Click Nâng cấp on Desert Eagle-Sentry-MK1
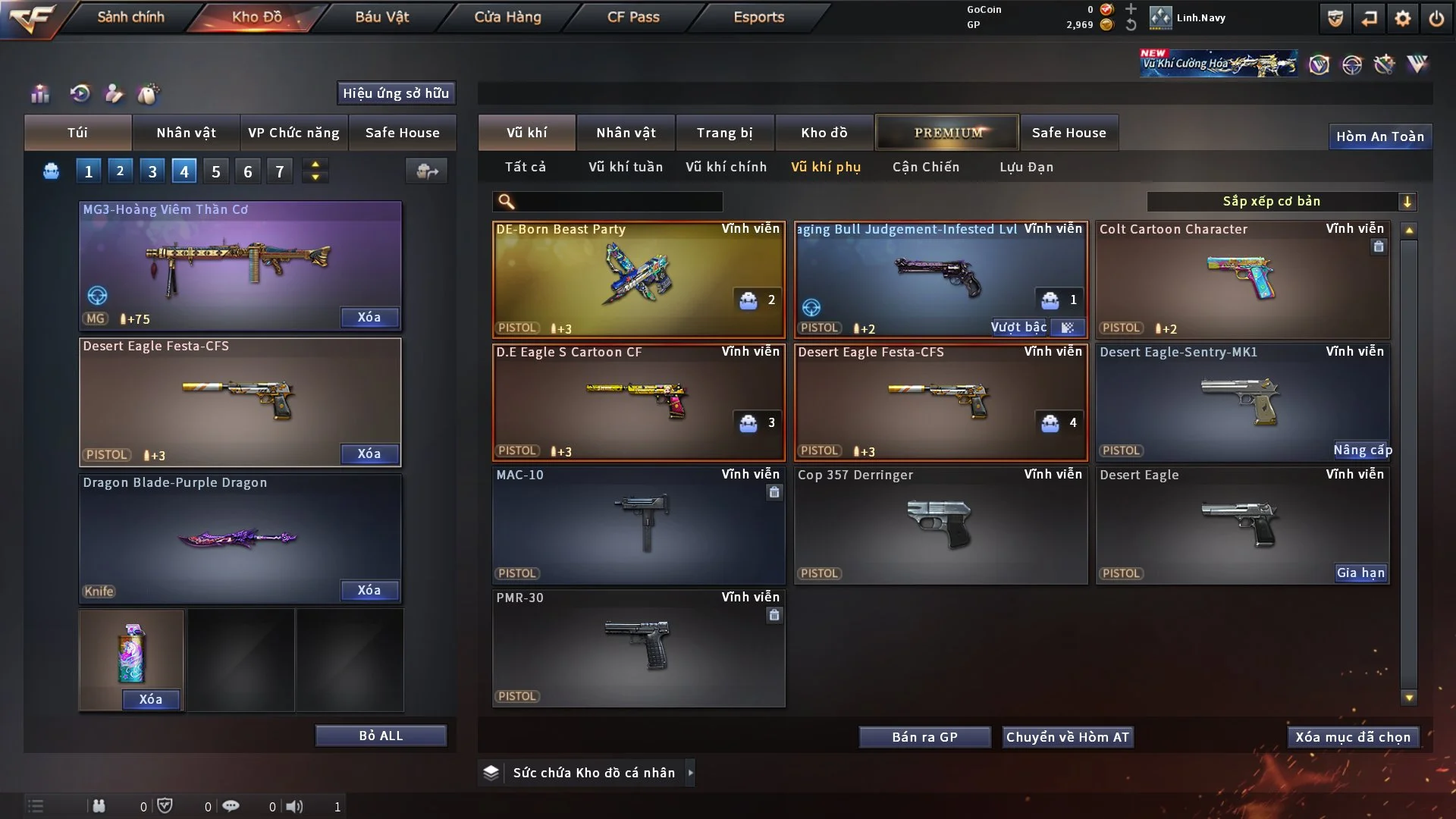The image size is (1456, 819). 1362,450
